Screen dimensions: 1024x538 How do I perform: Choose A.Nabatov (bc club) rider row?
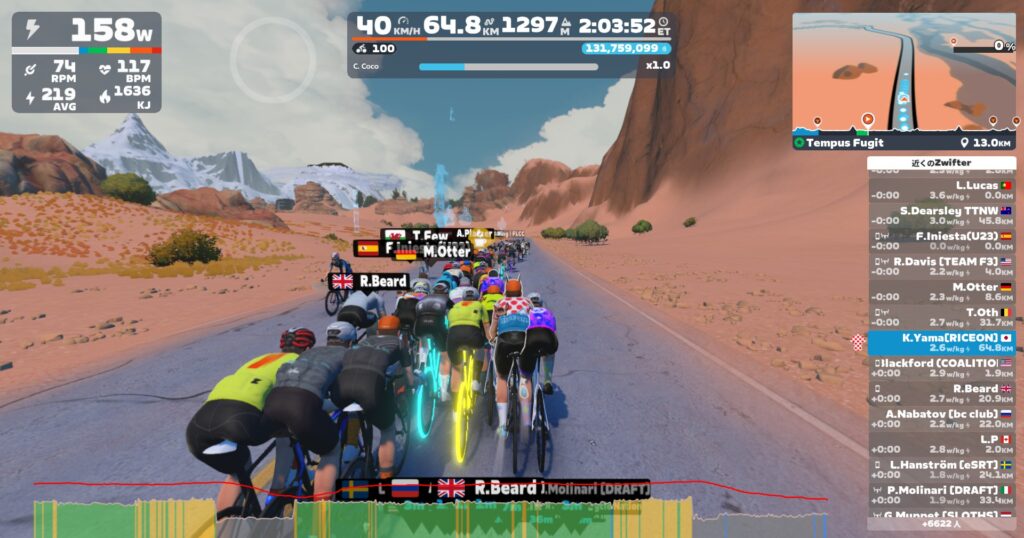[941, 419]
